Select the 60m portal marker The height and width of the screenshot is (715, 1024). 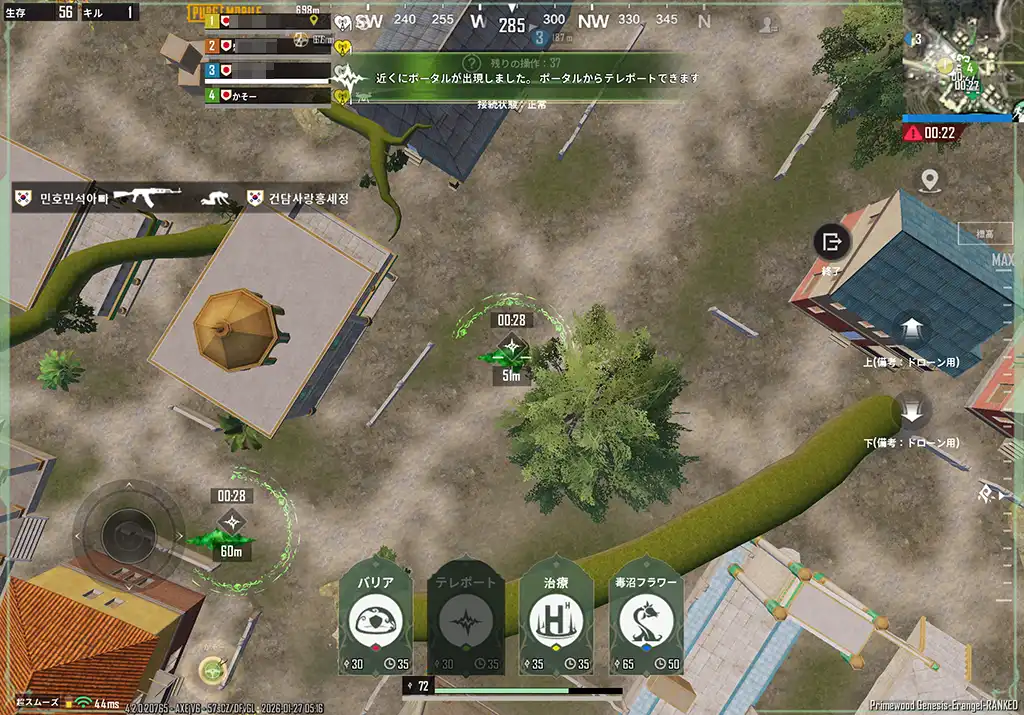[x=232, y=523]
